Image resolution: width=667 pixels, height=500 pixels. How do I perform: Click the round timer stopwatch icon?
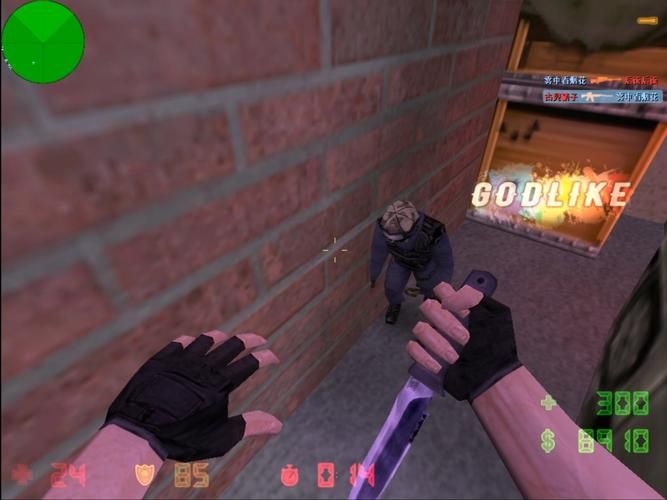[289, 473]
